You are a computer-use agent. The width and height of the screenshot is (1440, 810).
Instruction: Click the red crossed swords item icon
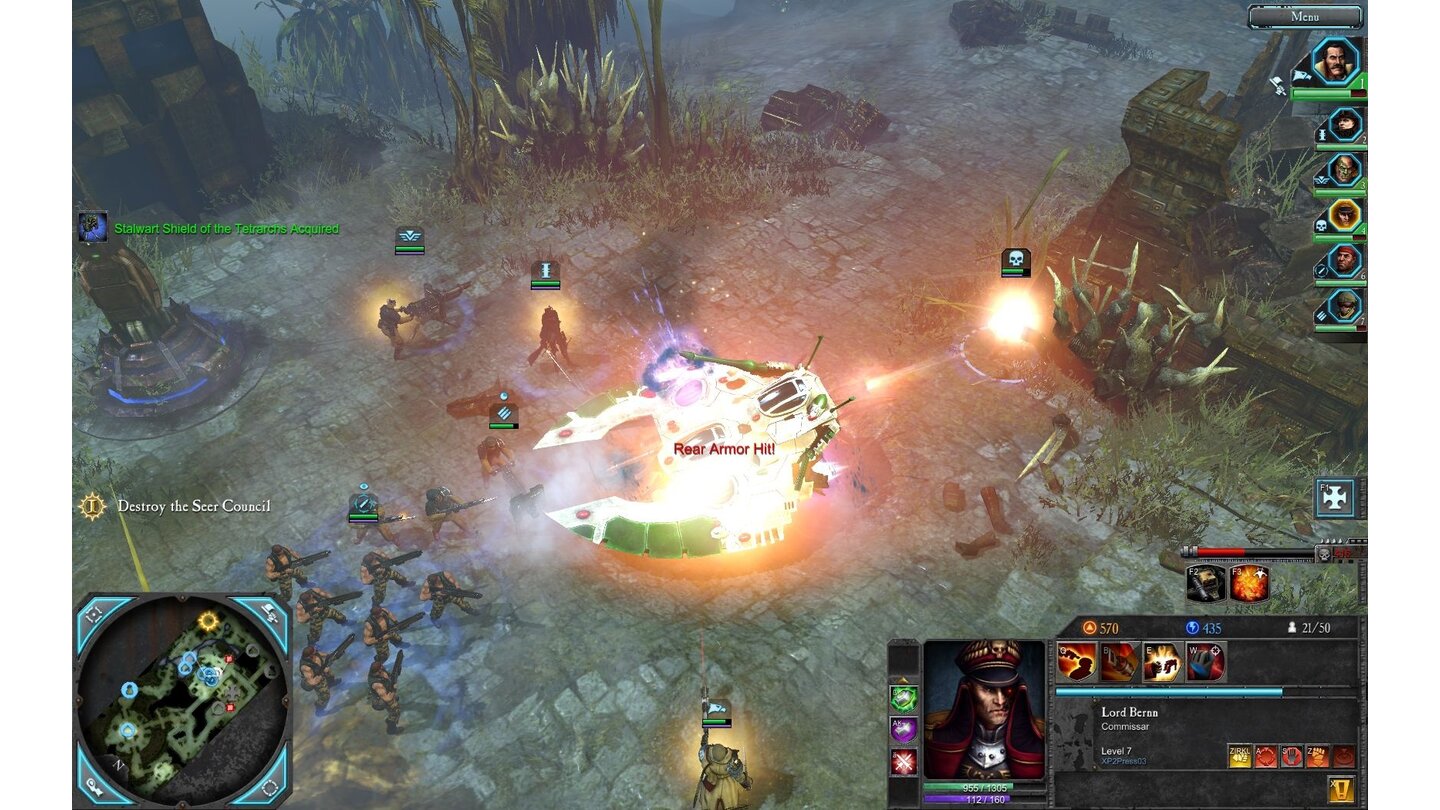(903, 762)
